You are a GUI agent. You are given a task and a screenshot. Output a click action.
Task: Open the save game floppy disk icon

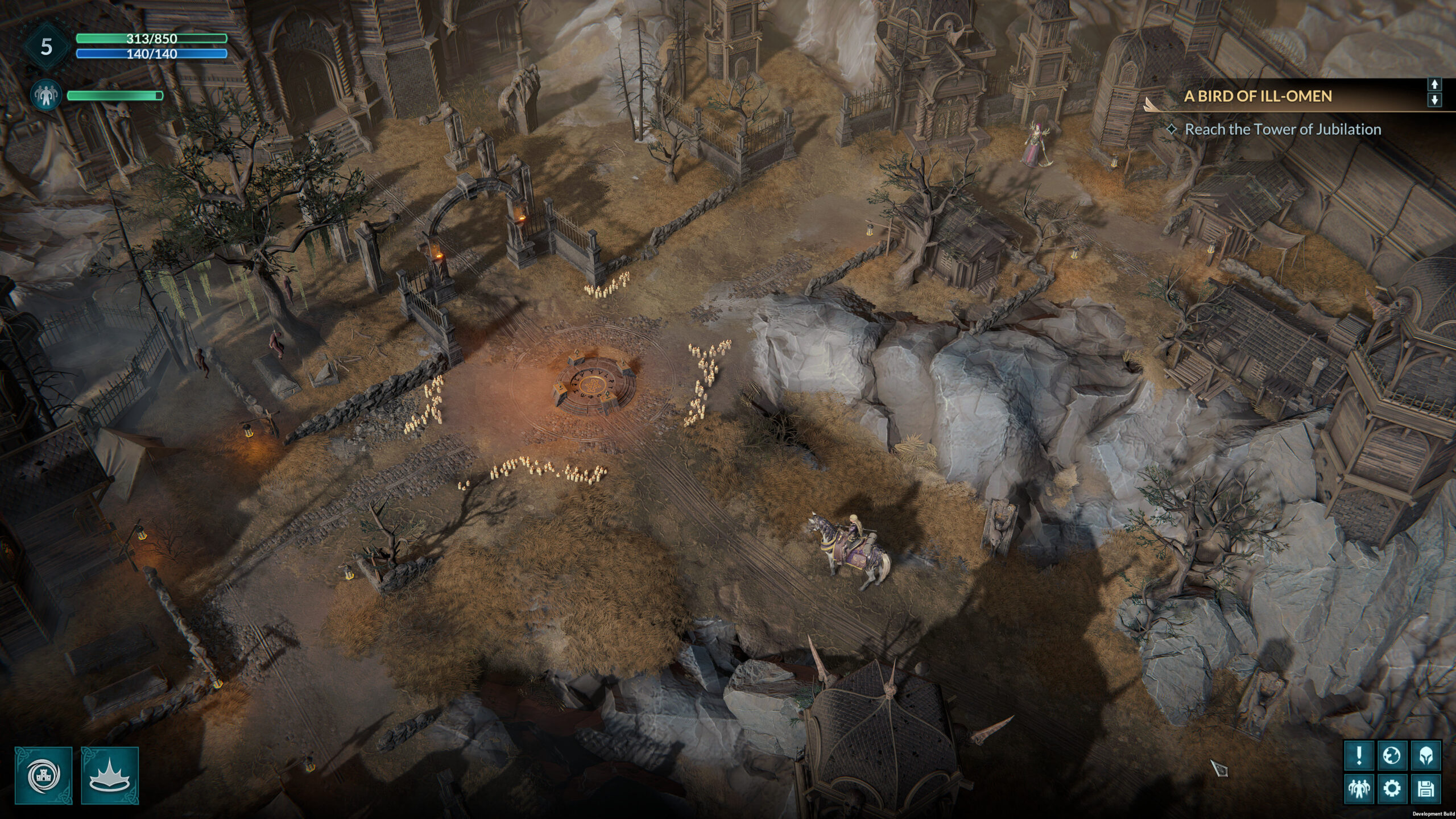click(x=1426, y=789)
